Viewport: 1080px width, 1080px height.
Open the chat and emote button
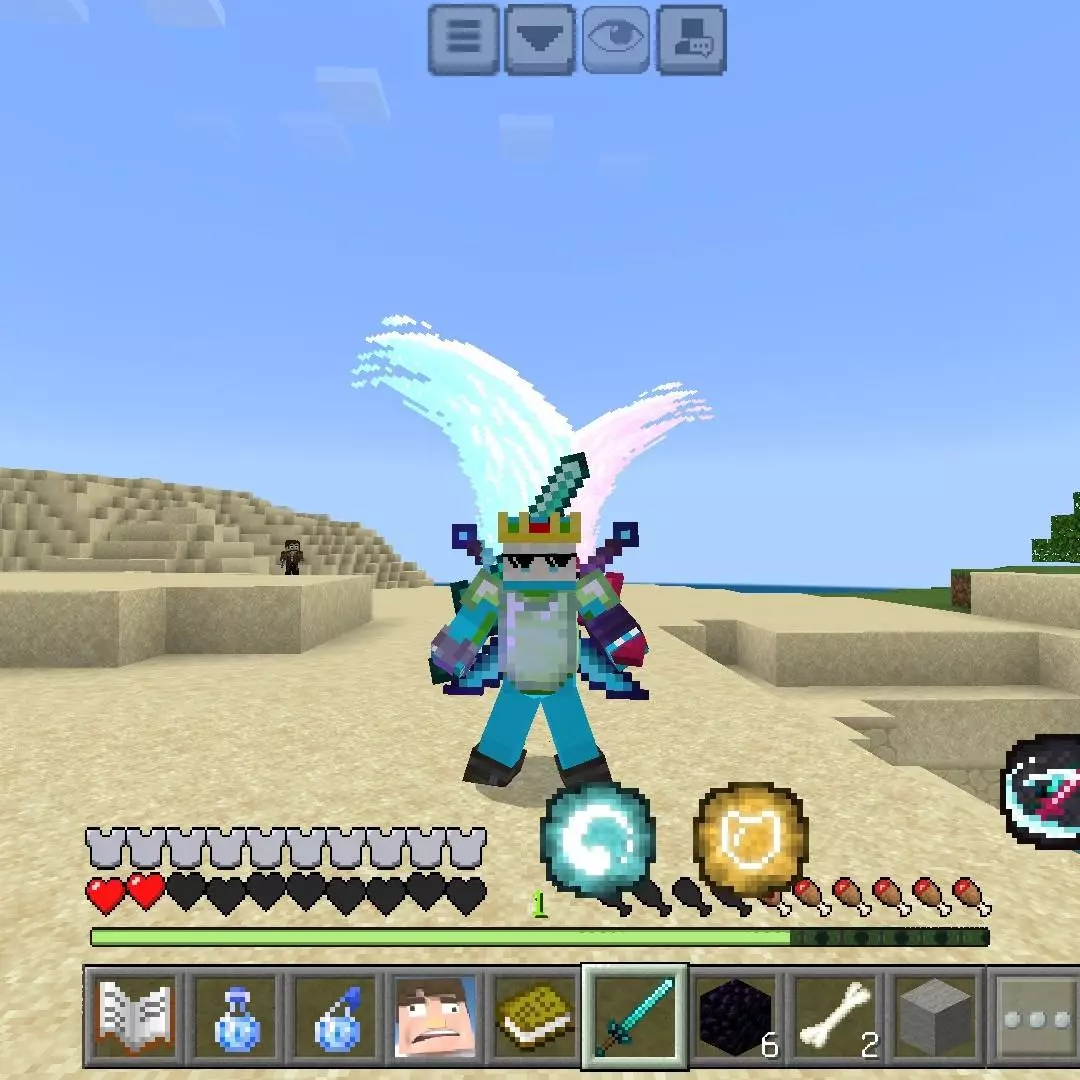click(x=691, y=39)
